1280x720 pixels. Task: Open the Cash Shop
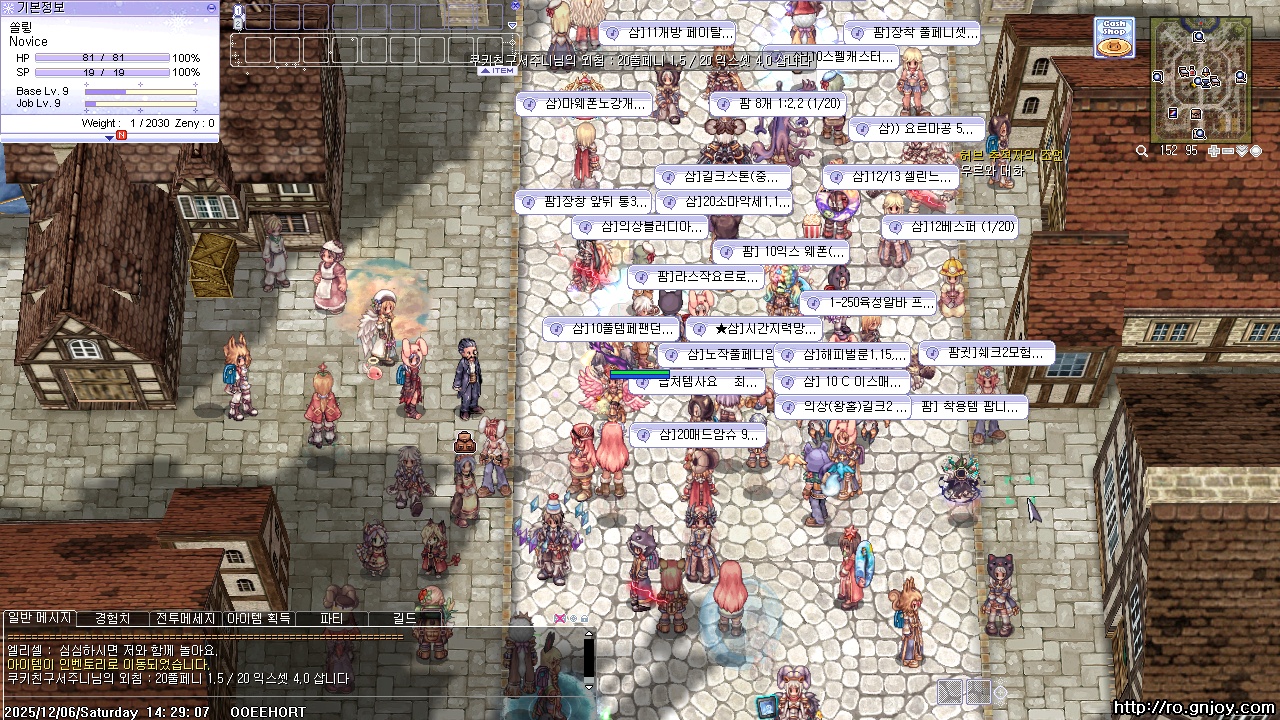(x=1113, y=37)
